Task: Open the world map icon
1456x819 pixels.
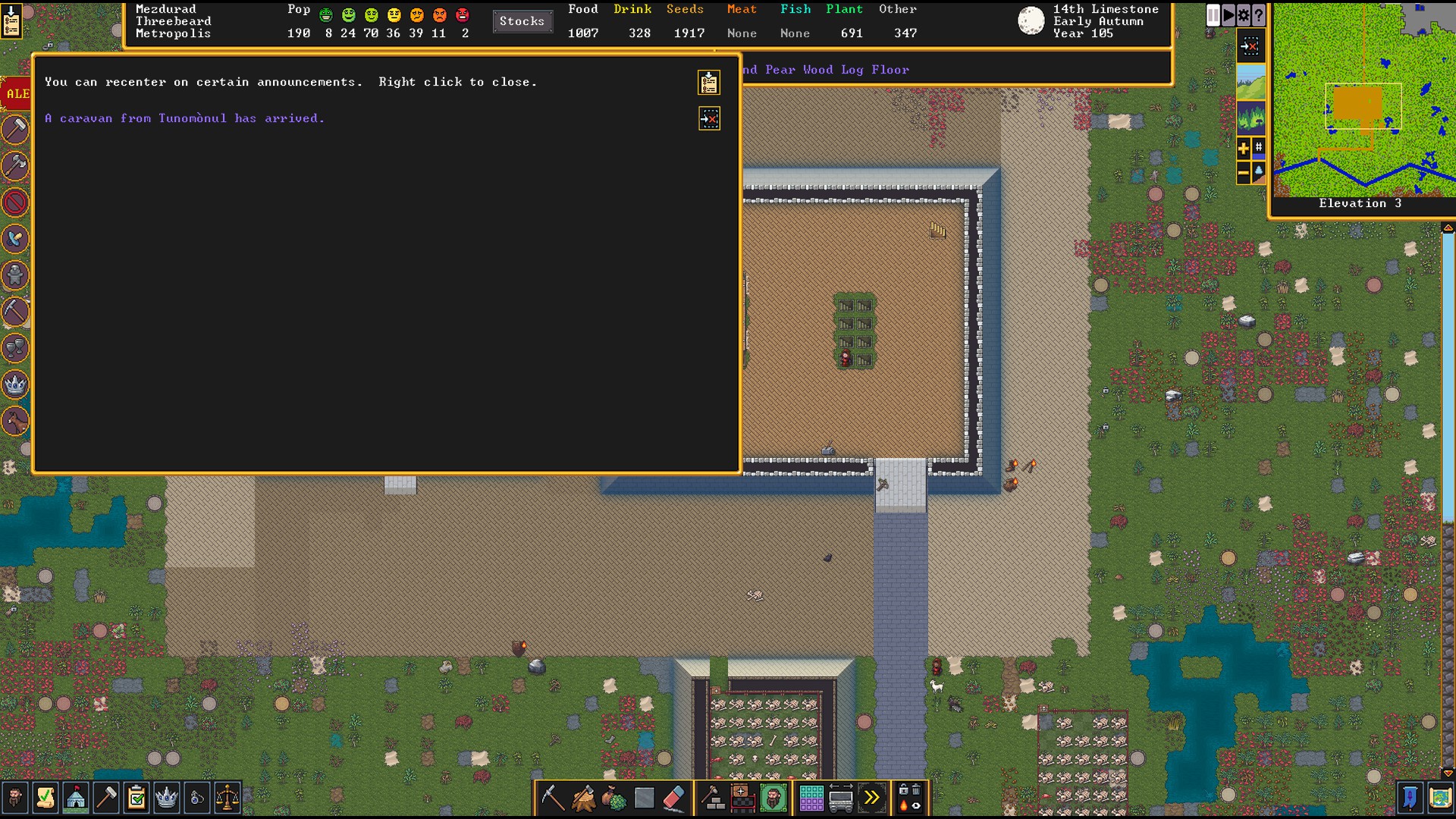Action: click(x=1440, y=798)
